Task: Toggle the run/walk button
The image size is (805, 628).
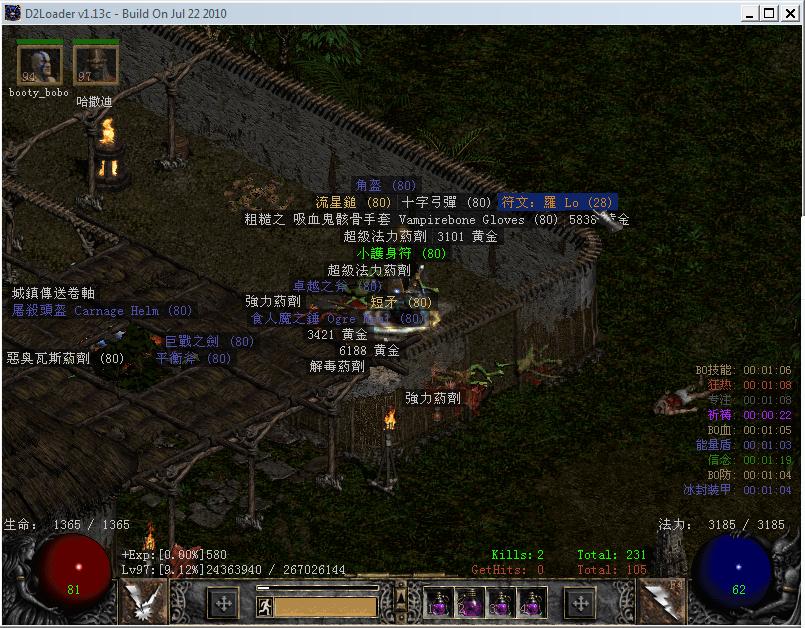Action: pos(265,605)
